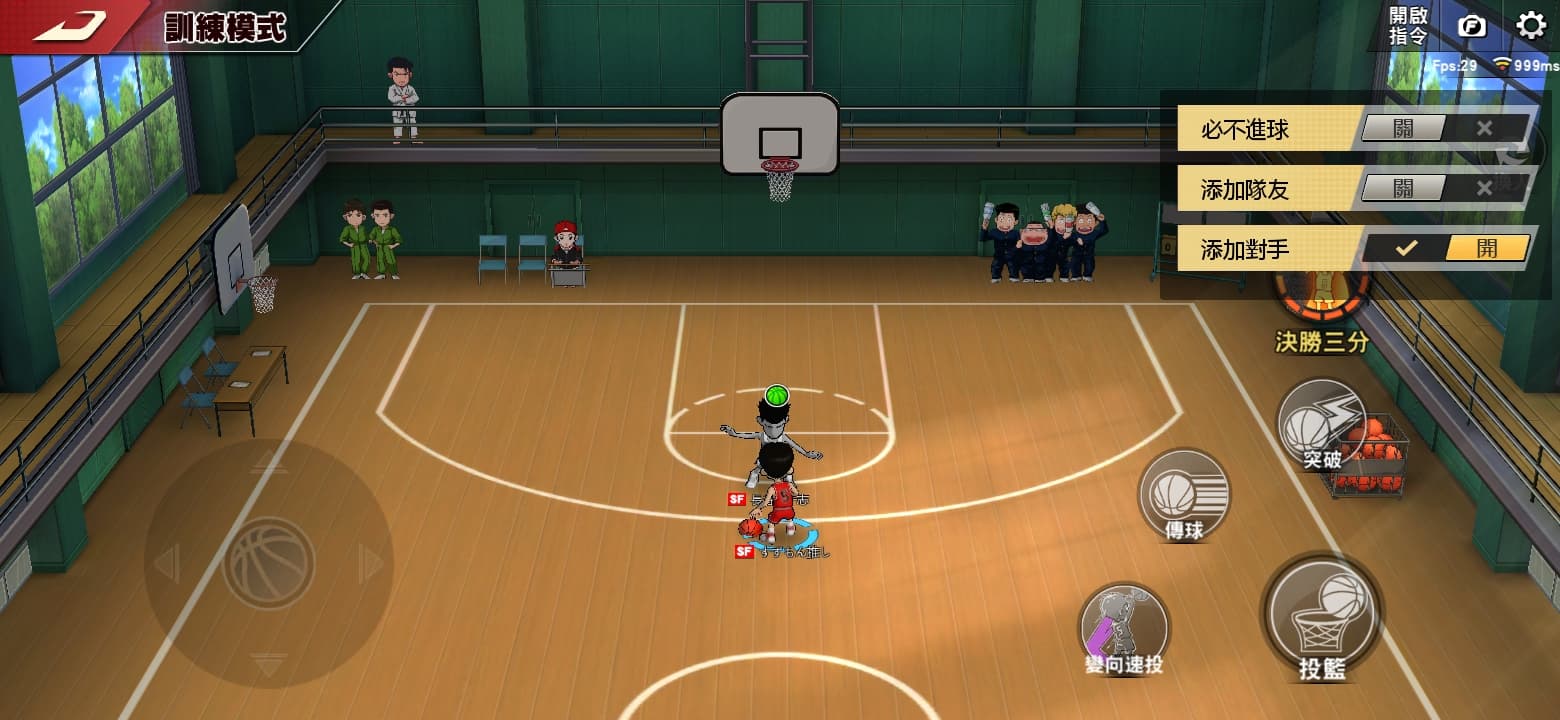Image resolution: width=1560 pixels, height=720 pixels.
Task: Go back with the top-left arrow
Action: [x=70, y=25]
